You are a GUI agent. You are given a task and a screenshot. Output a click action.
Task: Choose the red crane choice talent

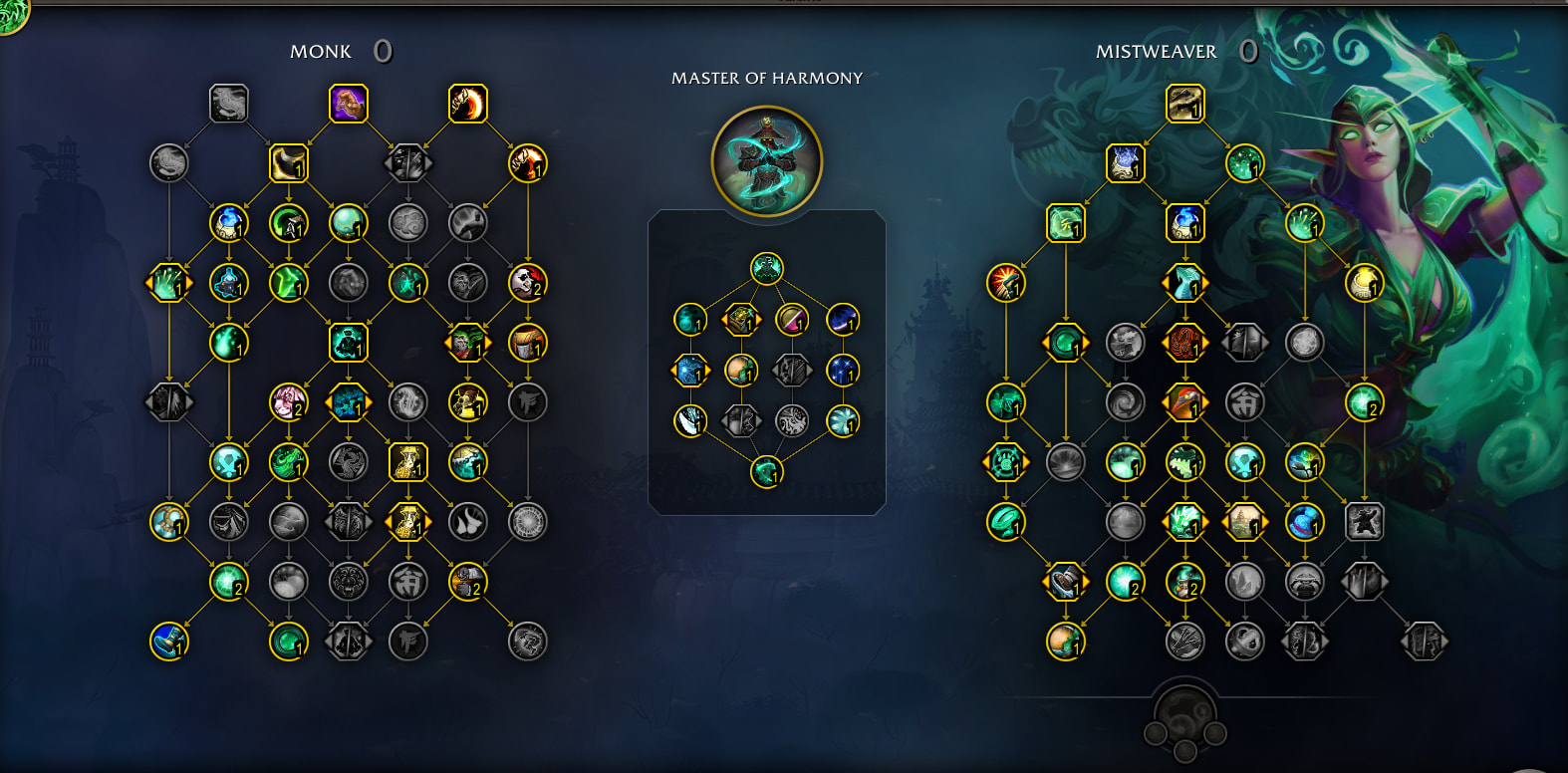tap(1184, 402)
